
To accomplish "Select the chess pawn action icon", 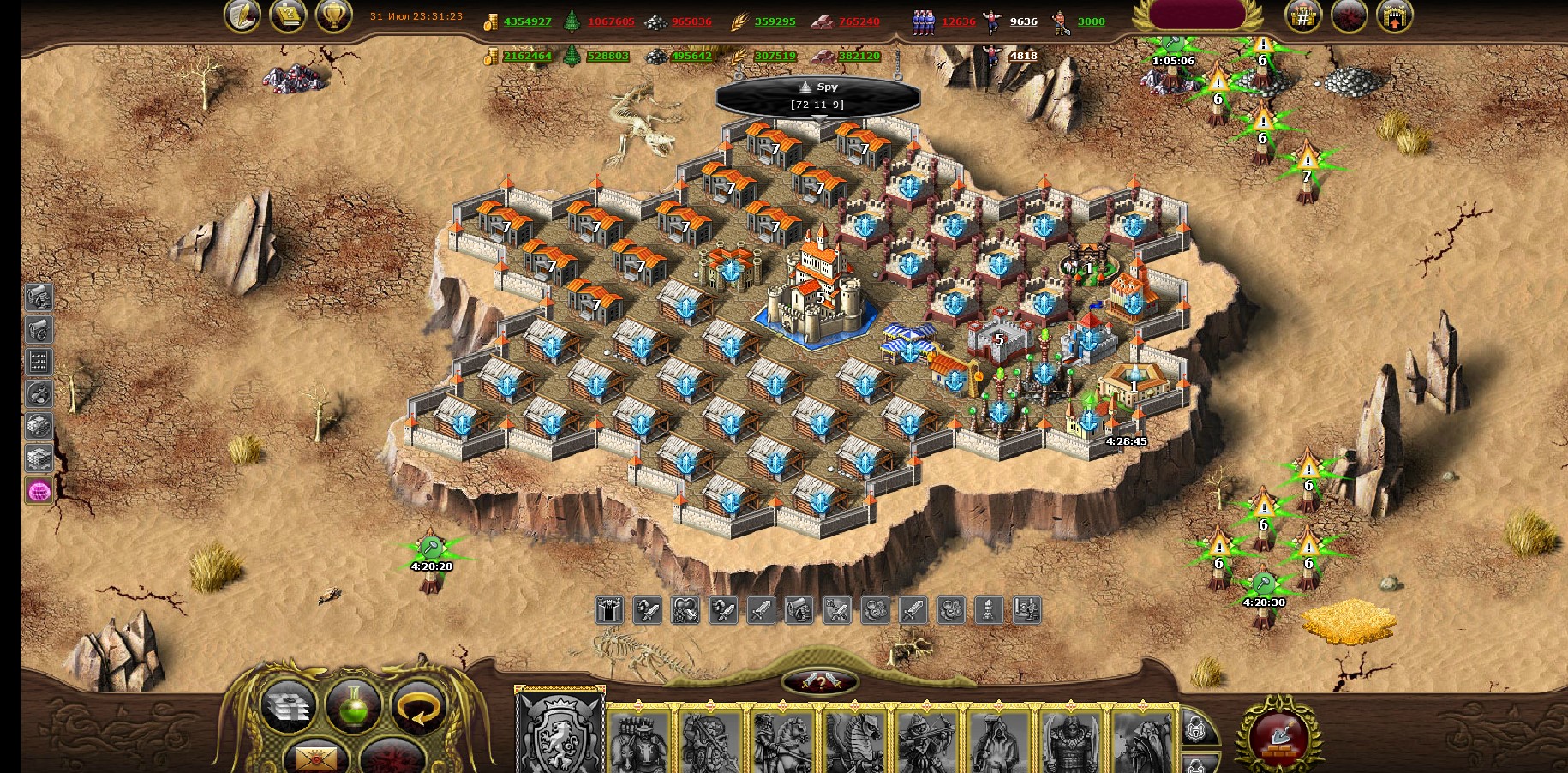I will click(x=989, y=610).
